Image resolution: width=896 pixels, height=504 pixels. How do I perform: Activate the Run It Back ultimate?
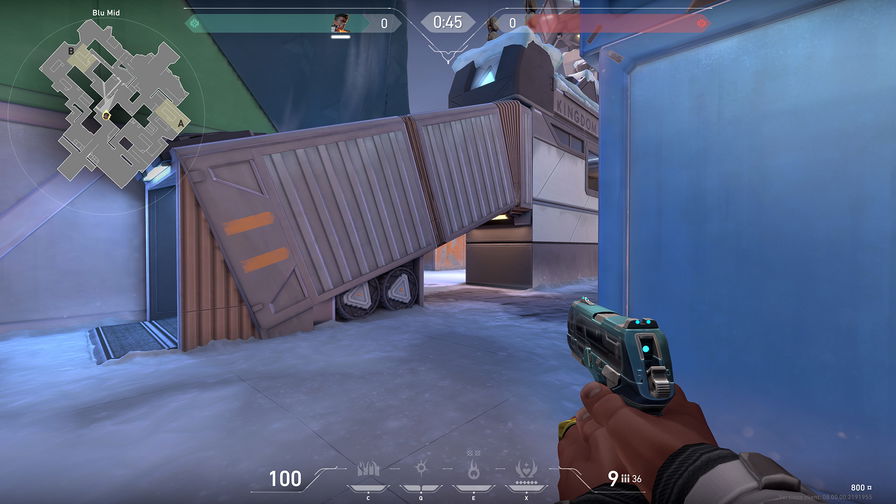coord(526,469)
